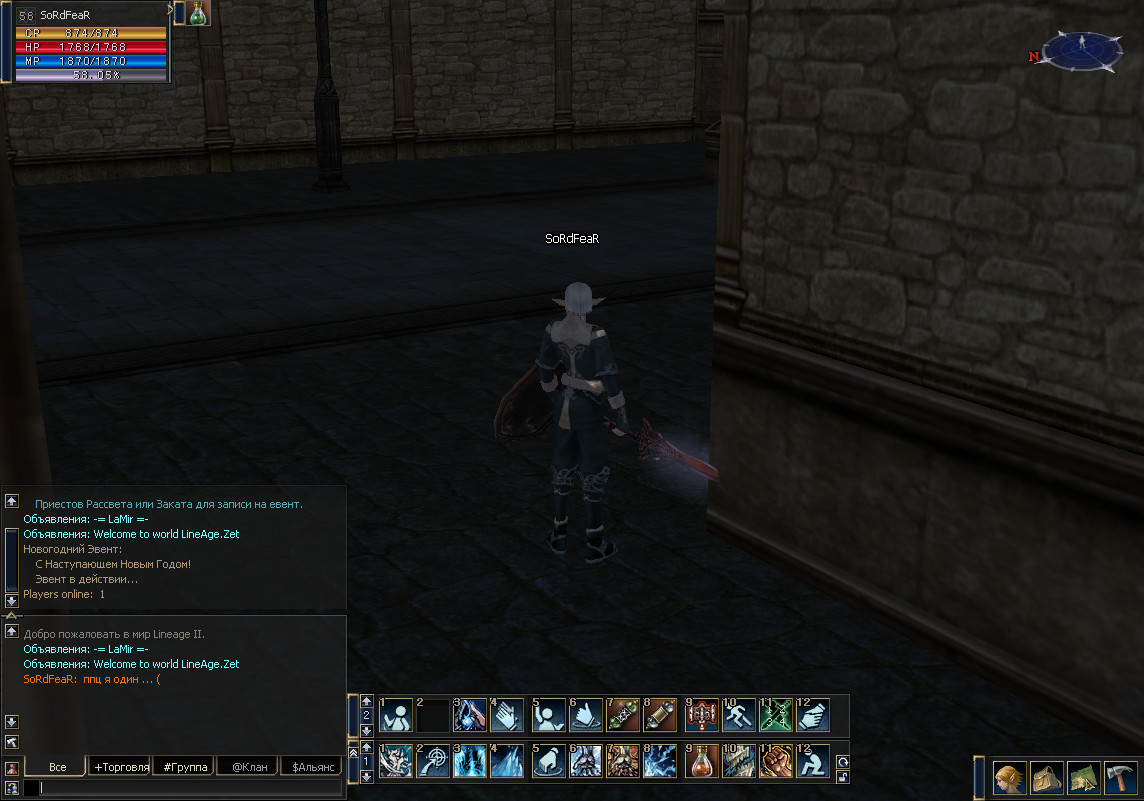Toggle the hotbar lock button

843,776
